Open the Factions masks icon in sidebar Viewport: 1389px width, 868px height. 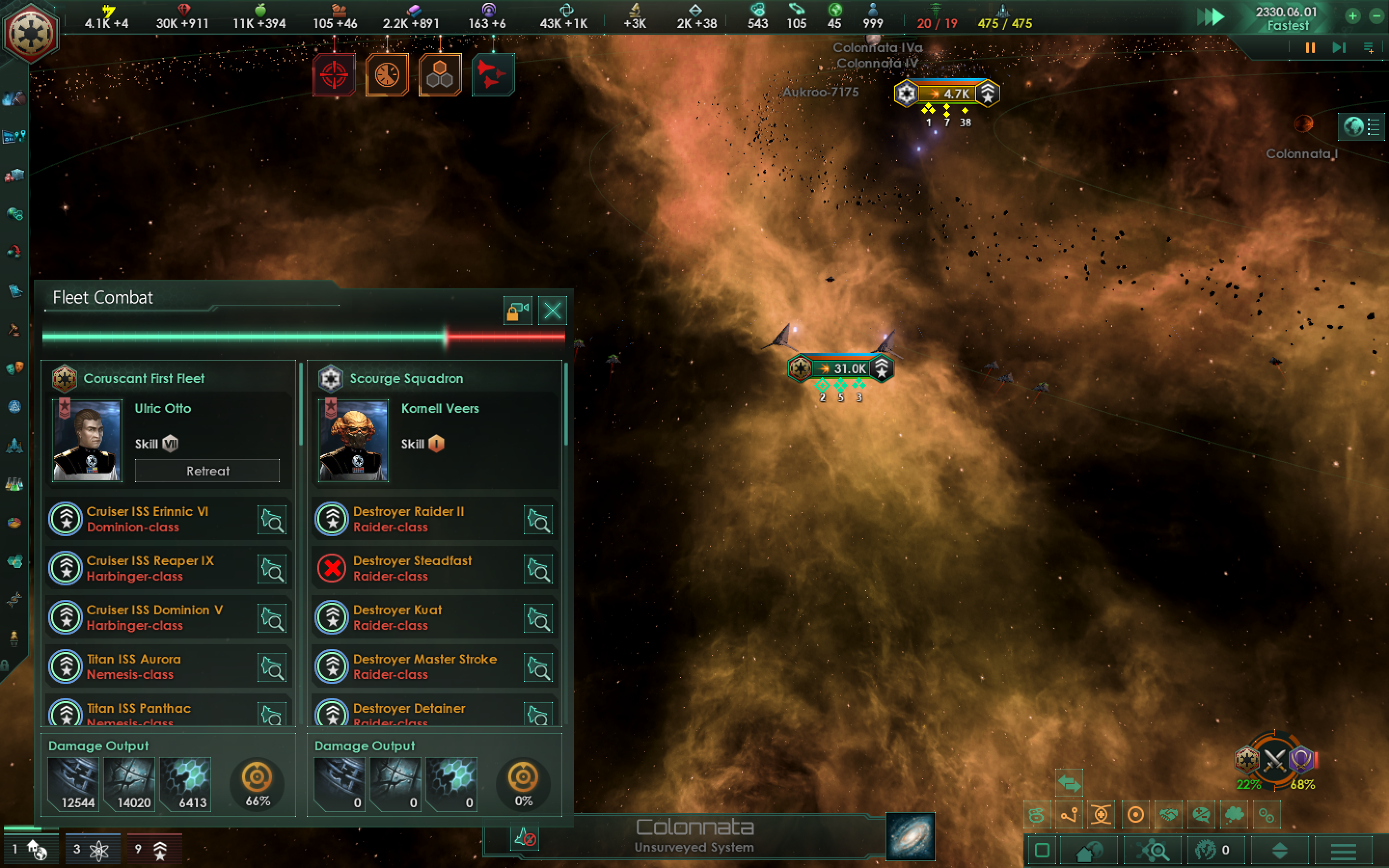pyautogui.click(x=14, y=366)
